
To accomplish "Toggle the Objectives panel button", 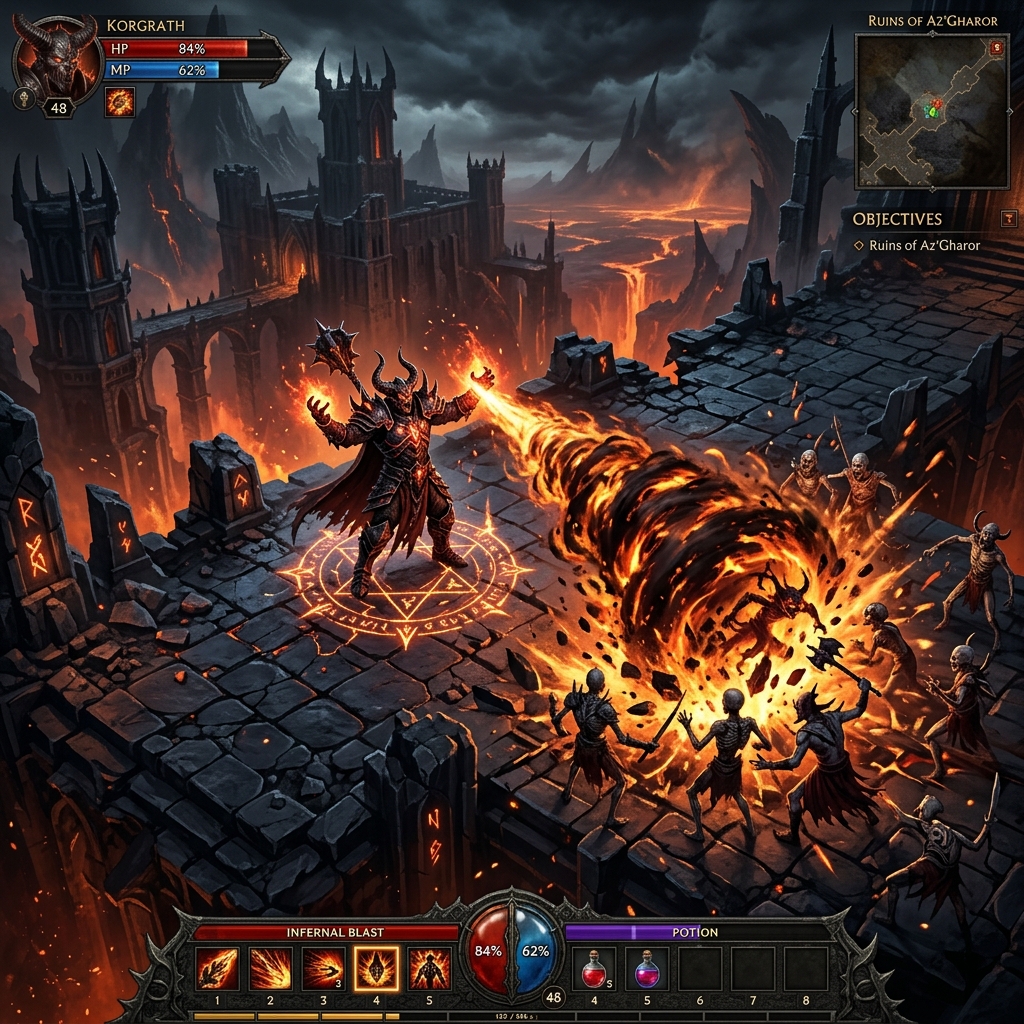I will tap(1007, 218).
